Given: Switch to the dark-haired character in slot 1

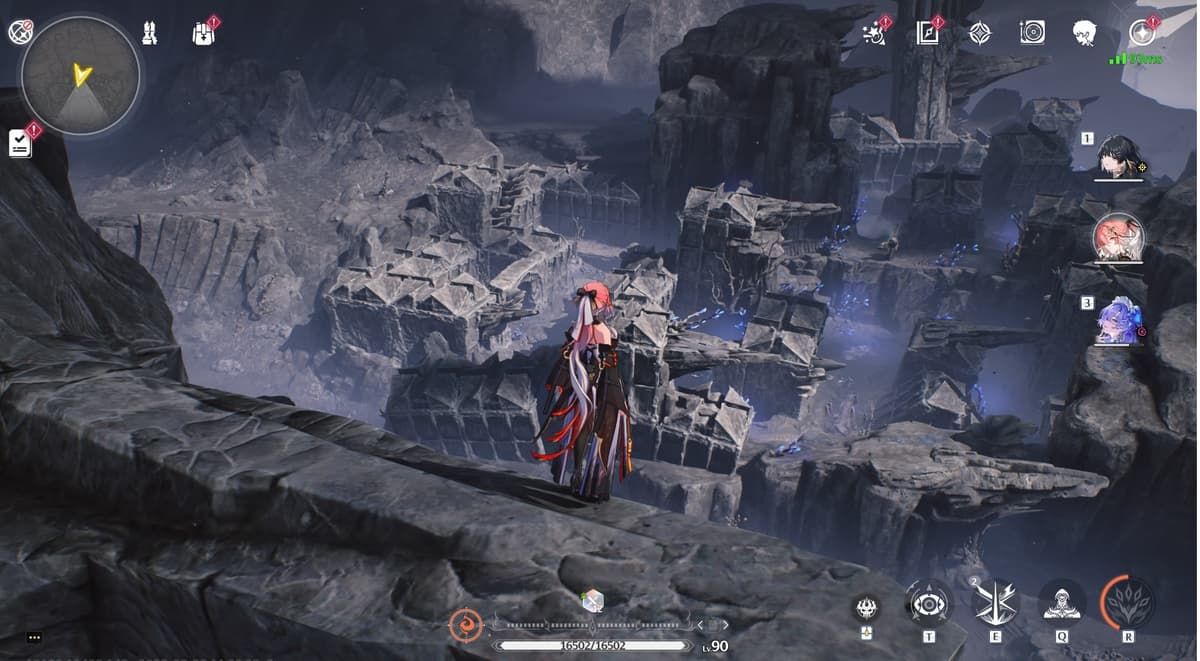Looking at the screenshot, I should point(1118,157).
